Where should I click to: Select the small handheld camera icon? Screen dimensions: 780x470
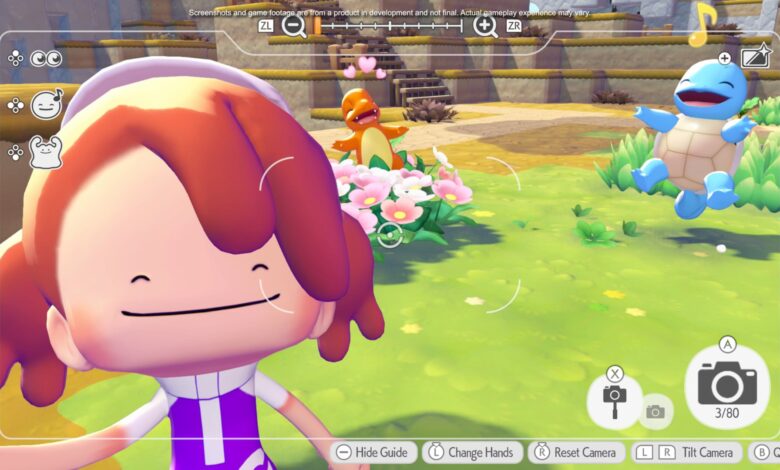pos(655,411)
